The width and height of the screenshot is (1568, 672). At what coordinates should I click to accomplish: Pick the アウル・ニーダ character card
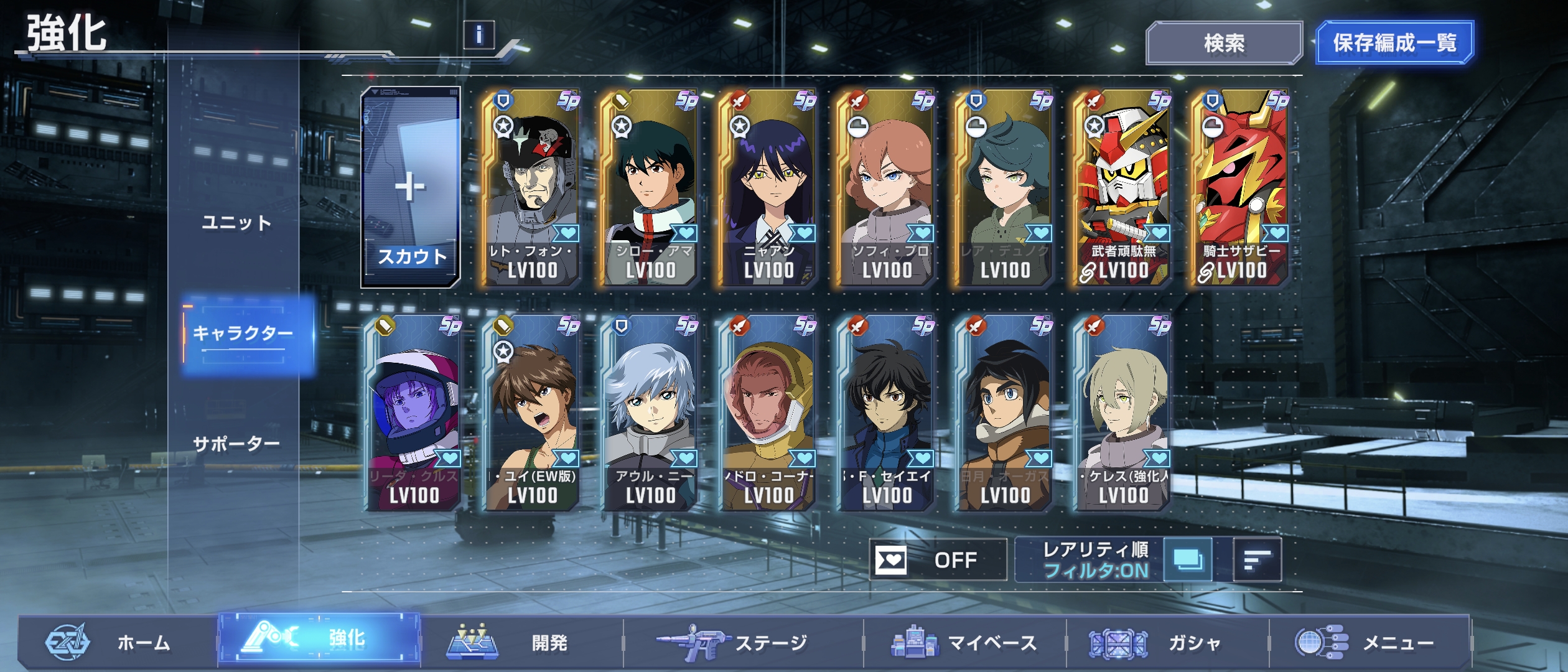click(x=650, y=413)
